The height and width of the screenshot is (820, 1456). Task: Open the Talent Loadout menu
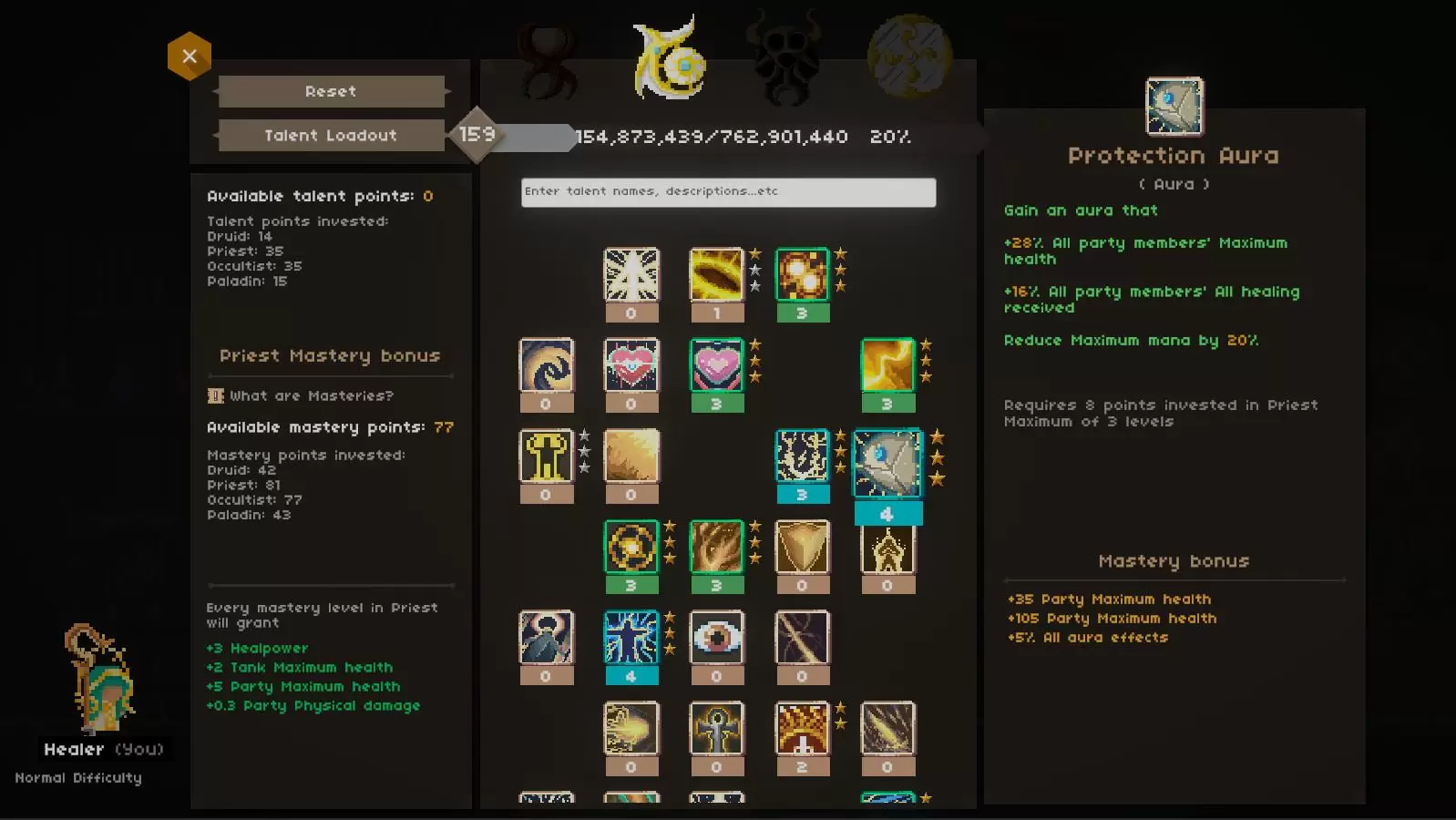(331, 136)
